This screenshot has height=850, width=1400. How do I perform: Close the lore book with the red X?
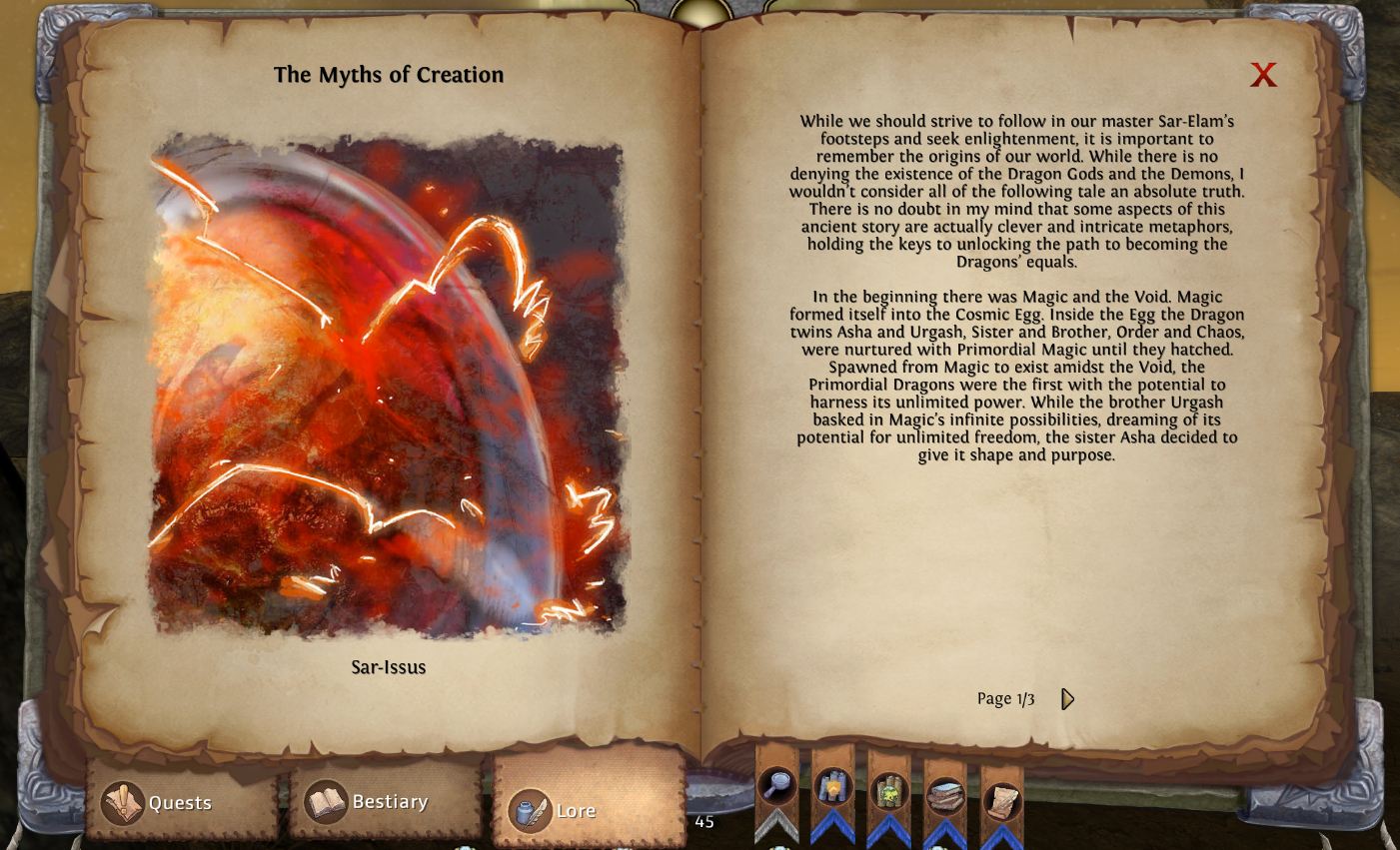click(x=1263, y=75)
